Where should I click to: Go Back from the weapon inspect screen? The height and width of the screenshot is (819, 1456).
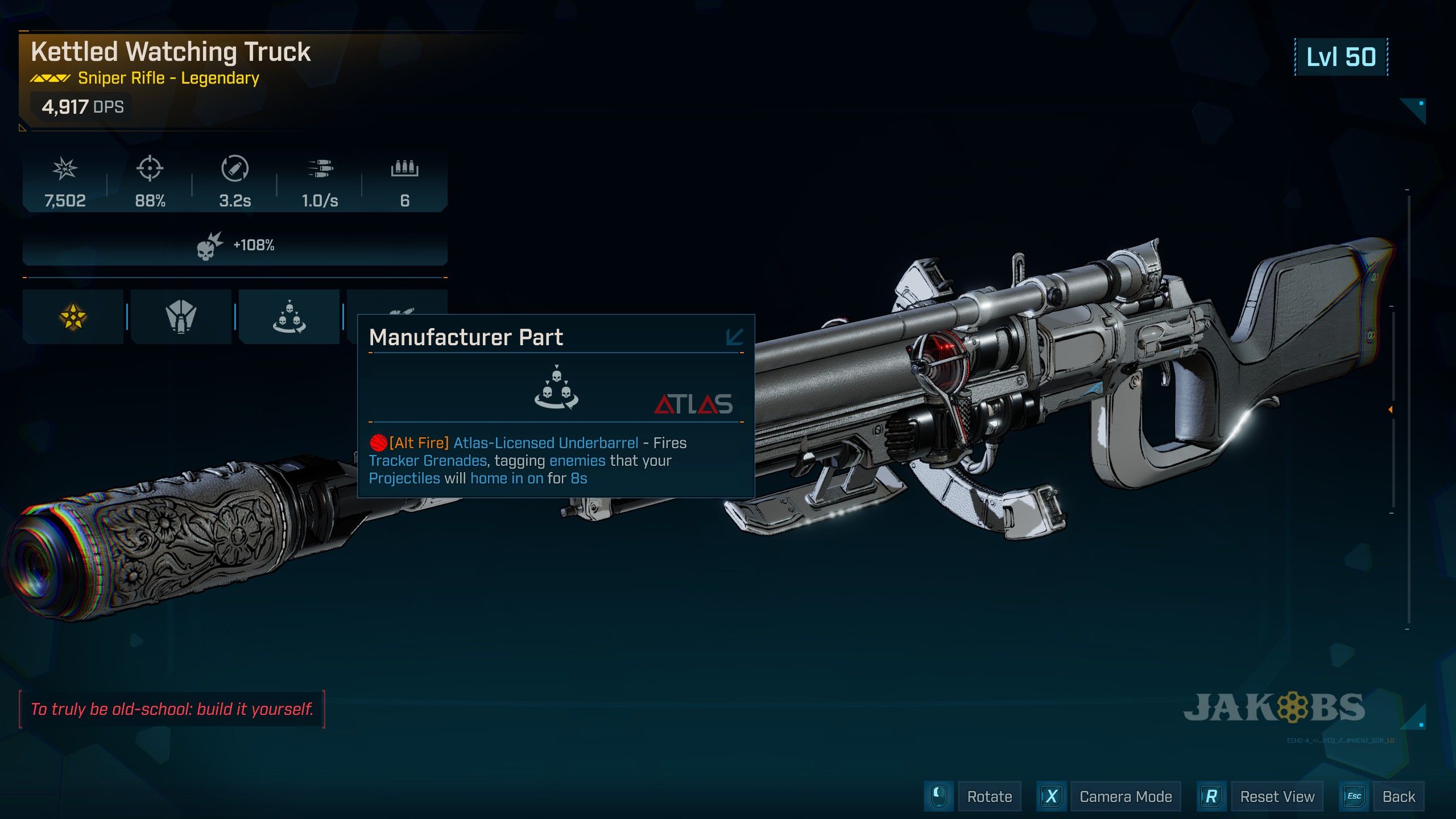pos(1399,797)
